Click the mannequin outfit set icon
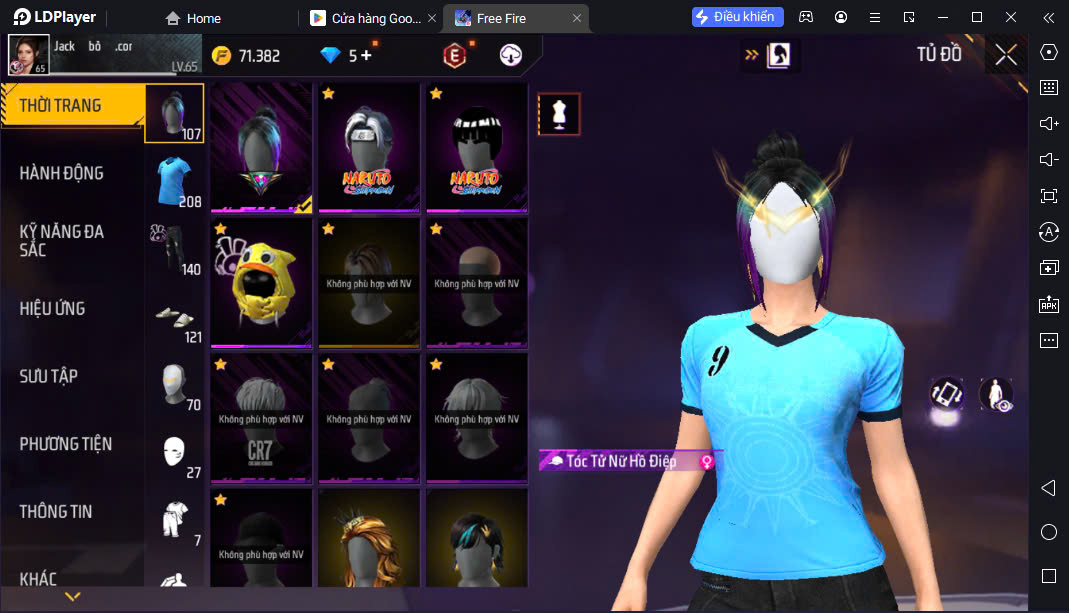This screenshot has width=1069, height=613. [559, 114]
